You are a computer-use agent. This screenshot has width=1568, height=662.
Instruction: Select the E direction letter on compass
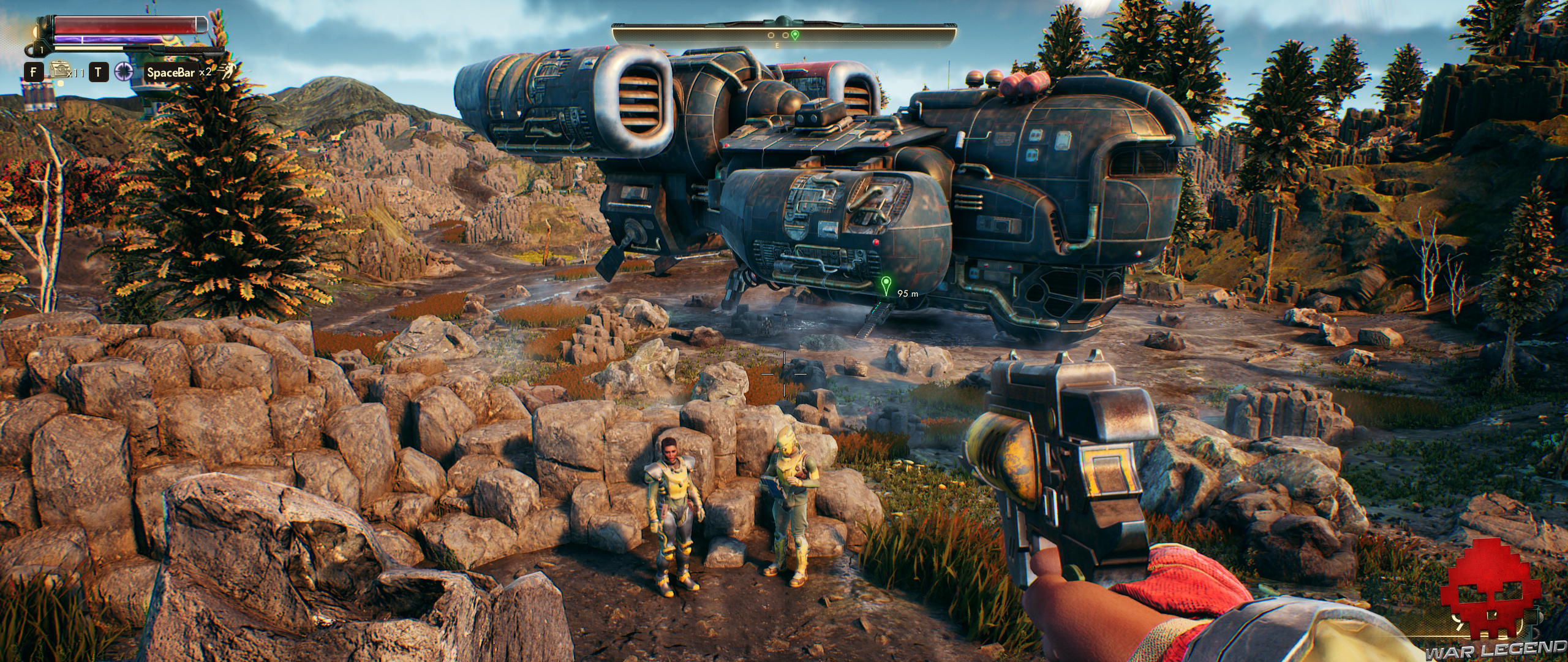click(777, 46)
